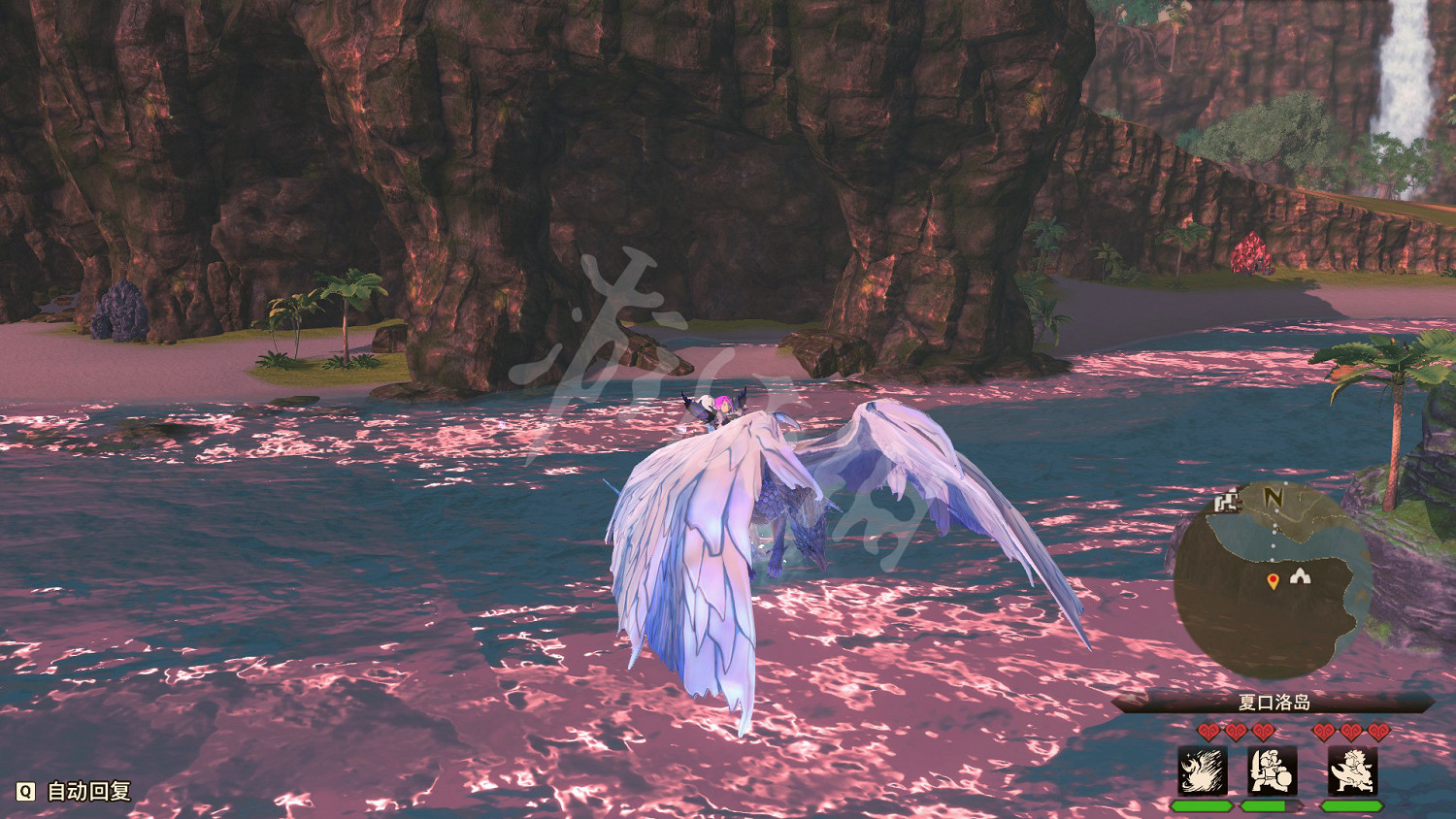Click the camp icon on the minimap edge
Image resolution: width=1456 pixels, height=819 pixels.
[1227, 502]
